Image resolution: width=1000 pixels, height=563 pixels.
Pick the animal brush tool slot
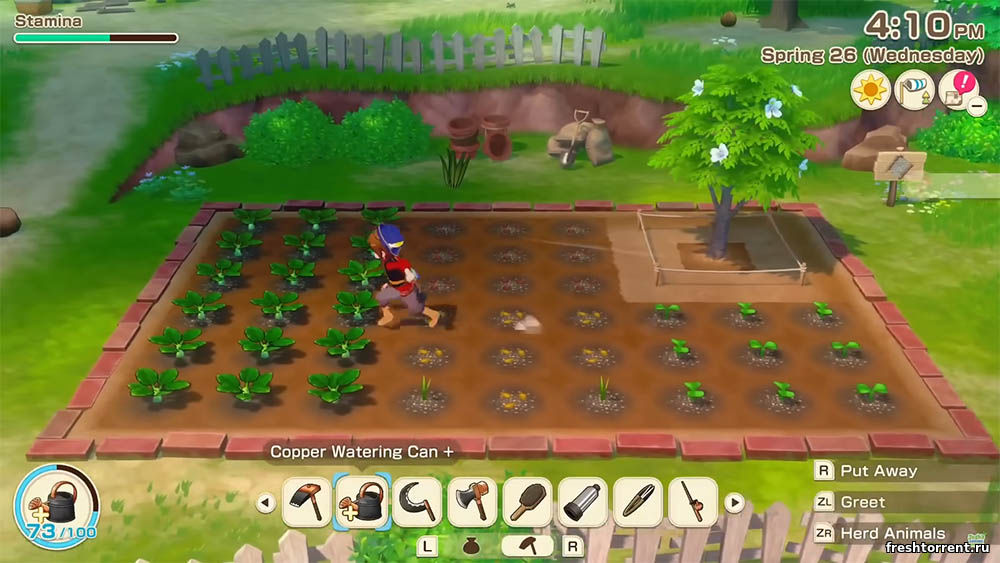528,502
